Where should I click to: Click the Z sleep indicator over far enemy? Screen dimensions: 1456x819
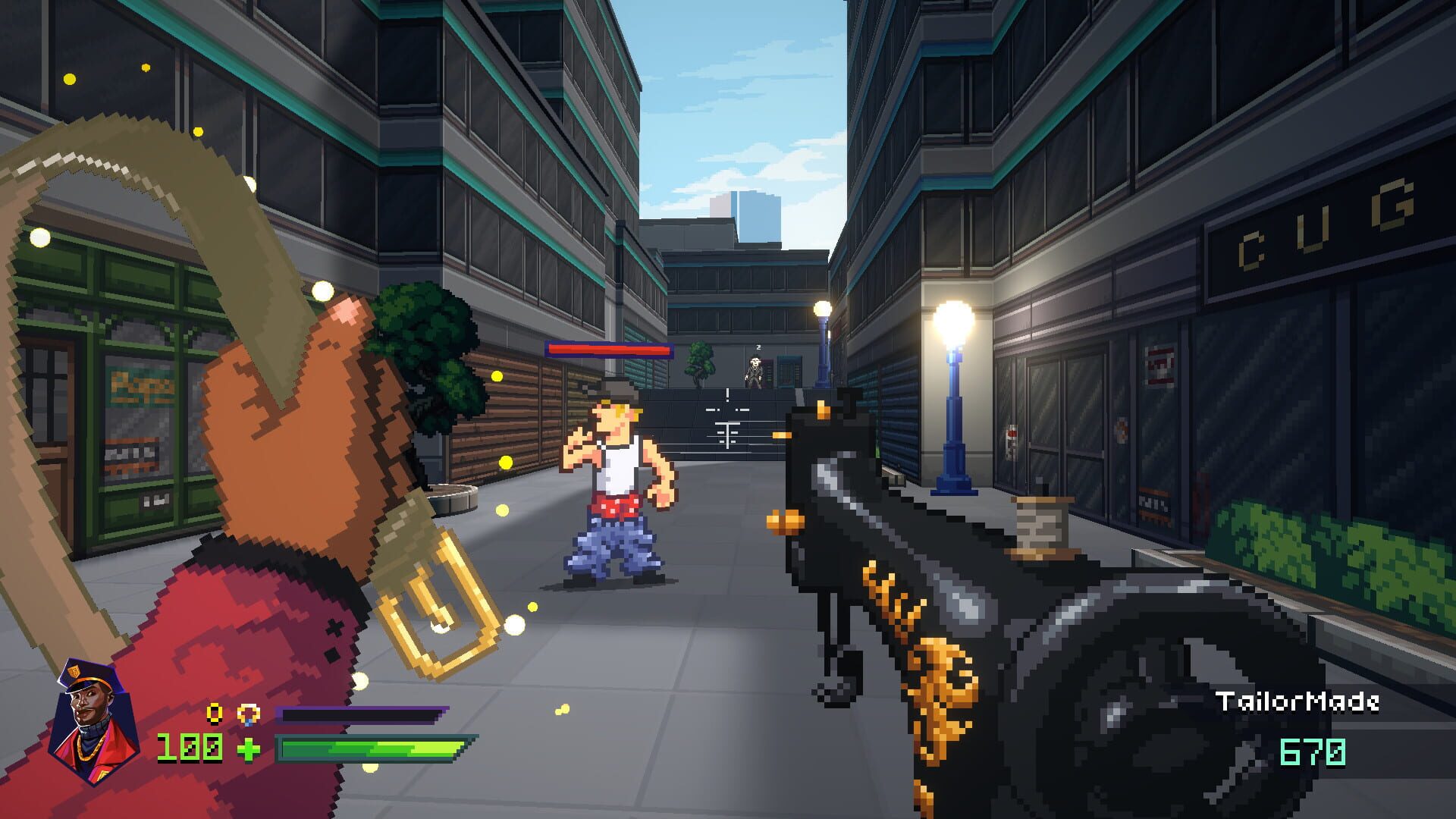[x=758, y=347]
